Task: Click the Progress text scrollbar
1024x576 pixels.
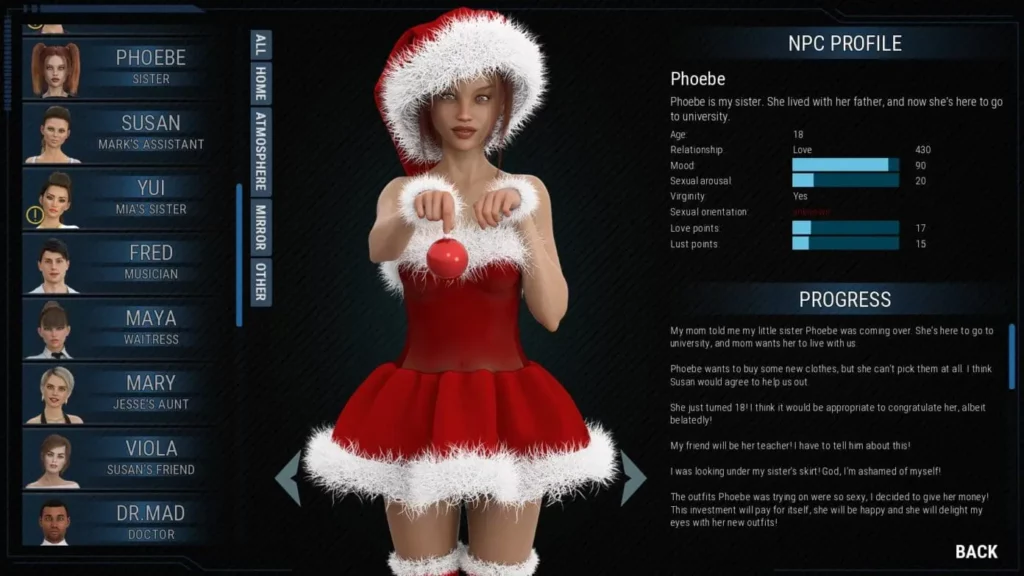Action: (1011, 356)
